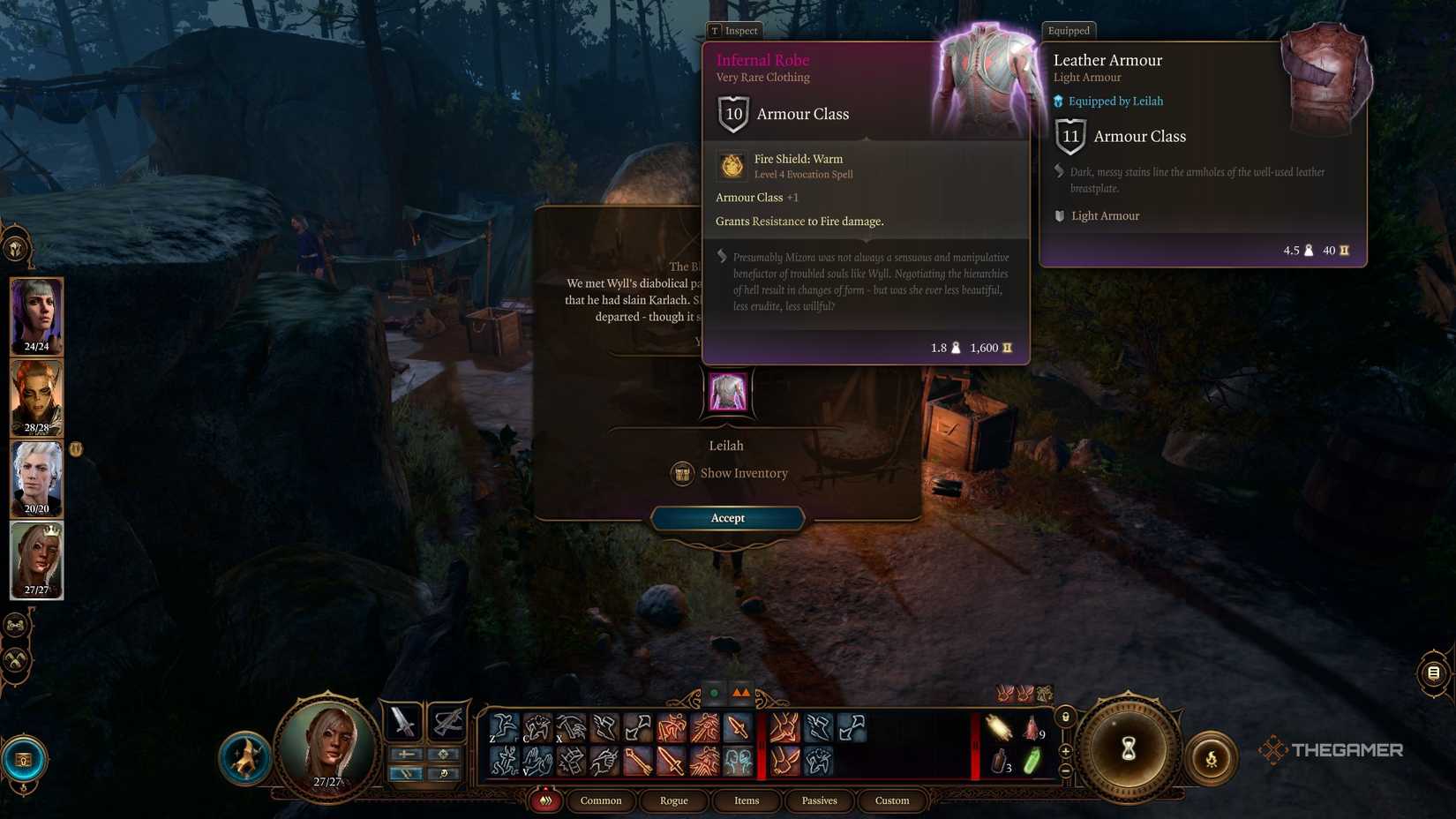This screenshot has height=819, width=1456.
Task: Toggle the padlock to lock the hotbar
Action: (1065, 717)
